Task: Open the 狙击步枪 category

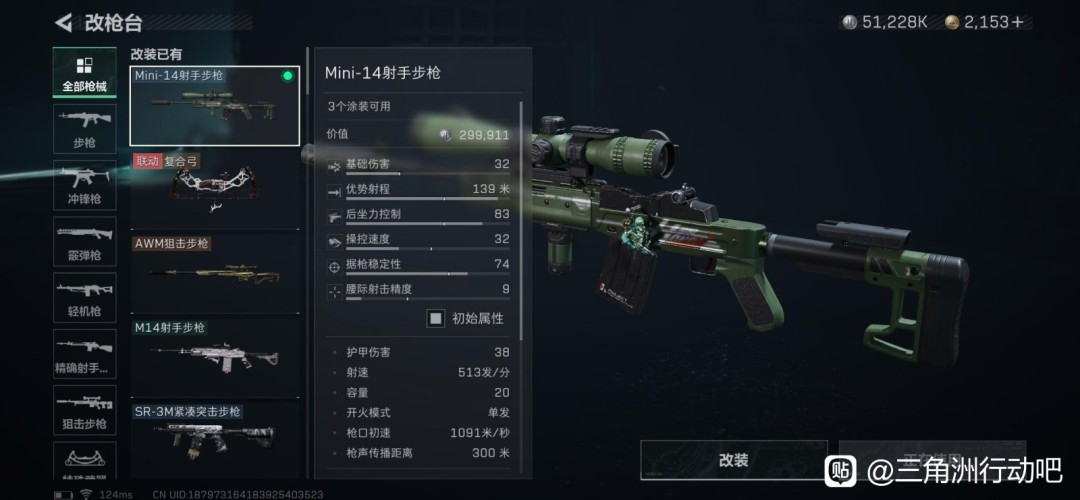Action: [x=84, y=409]
